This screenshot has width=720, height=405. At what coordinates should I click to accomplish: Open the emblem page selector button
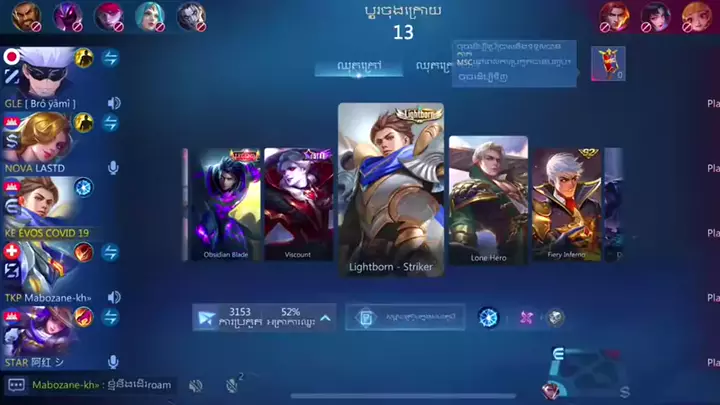[x=405, y=318]
